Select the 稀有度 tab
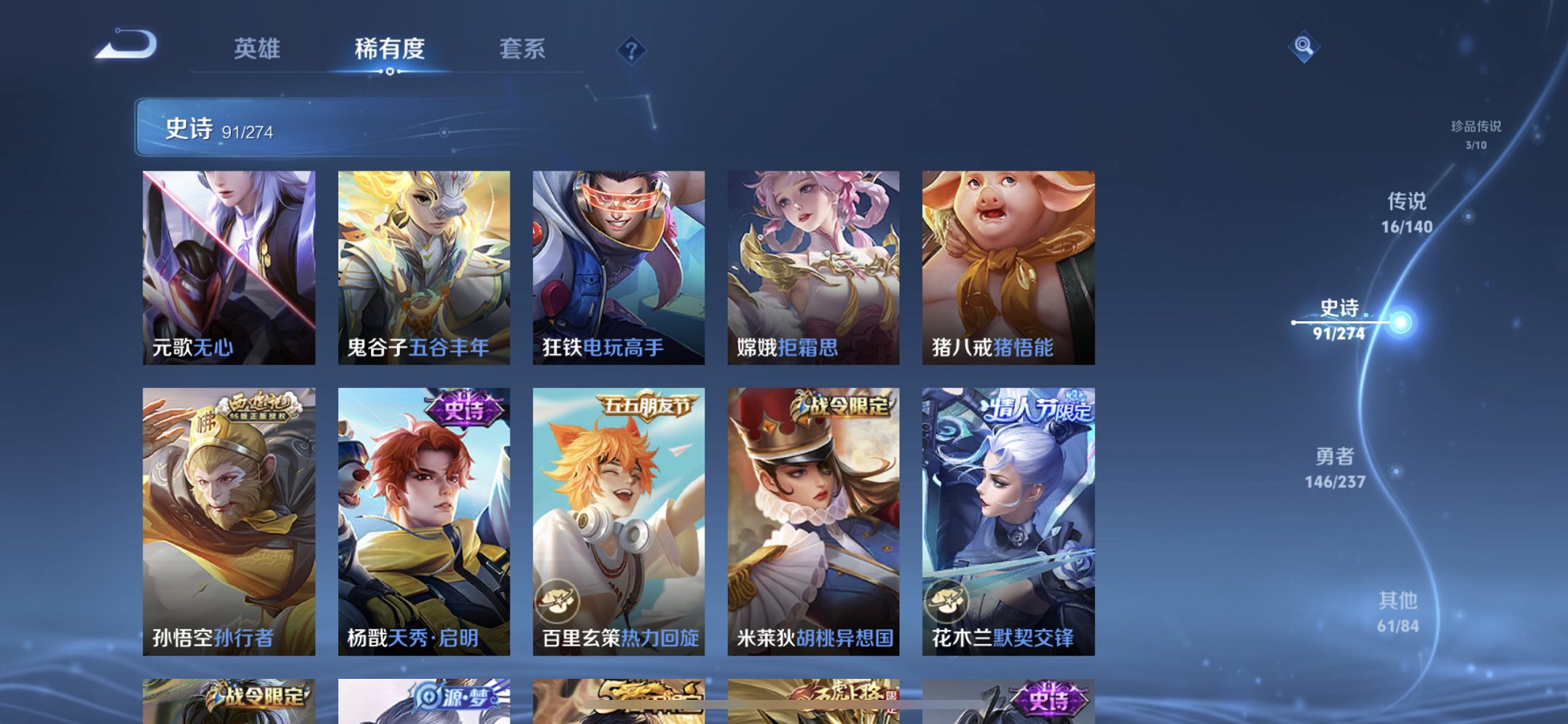 [390, 48]
